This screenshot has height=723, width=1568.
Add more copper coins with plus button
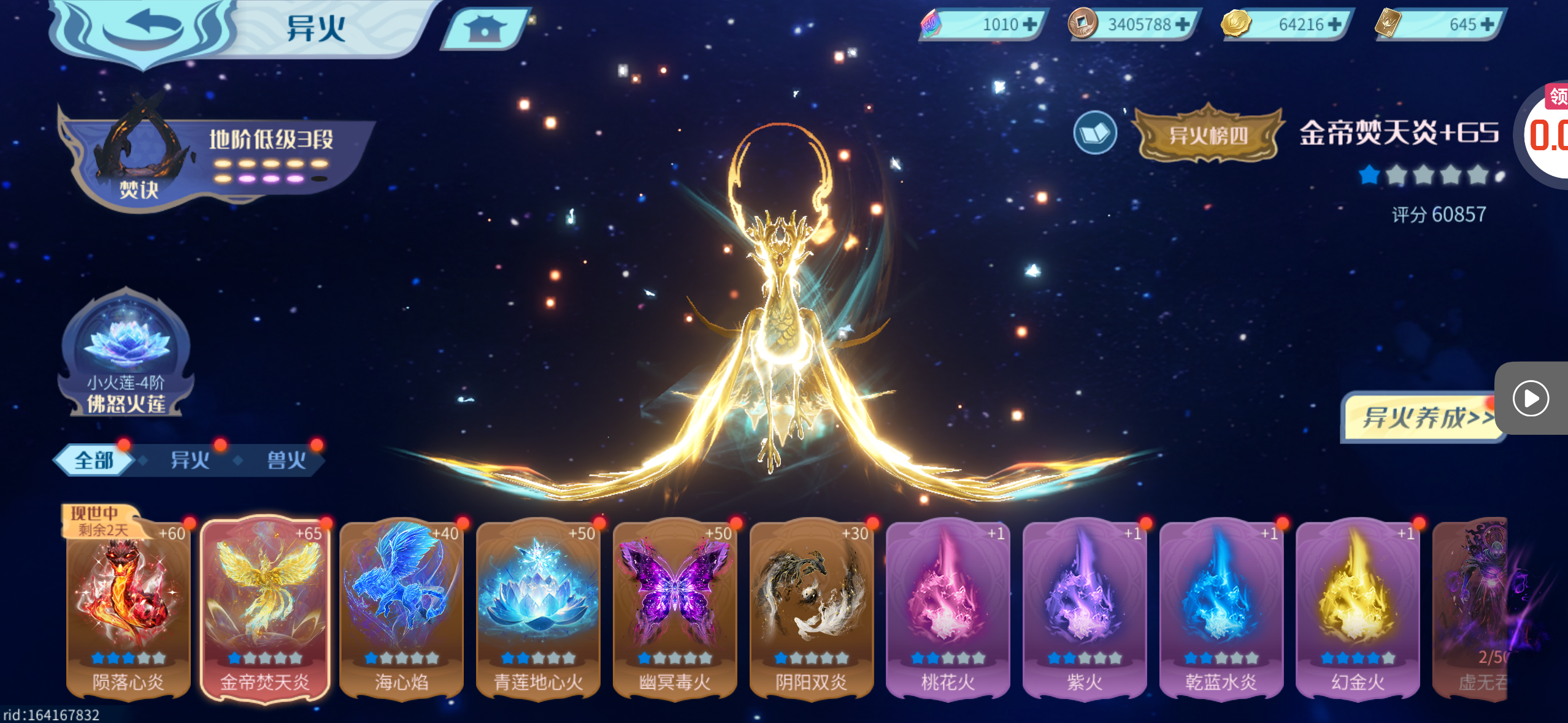pos(1182,25)
